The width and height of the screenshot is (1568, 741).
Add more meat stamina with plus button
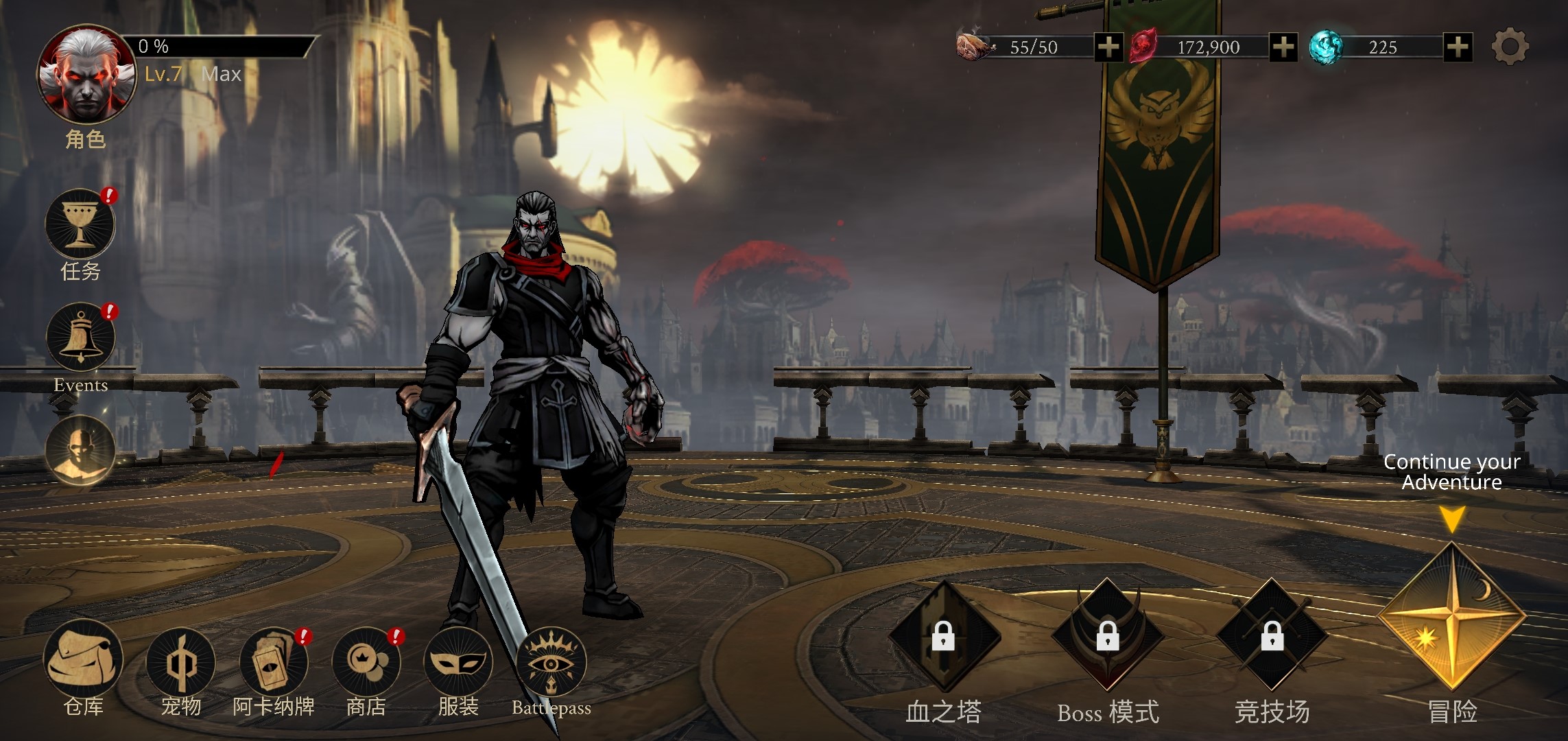1108,47
